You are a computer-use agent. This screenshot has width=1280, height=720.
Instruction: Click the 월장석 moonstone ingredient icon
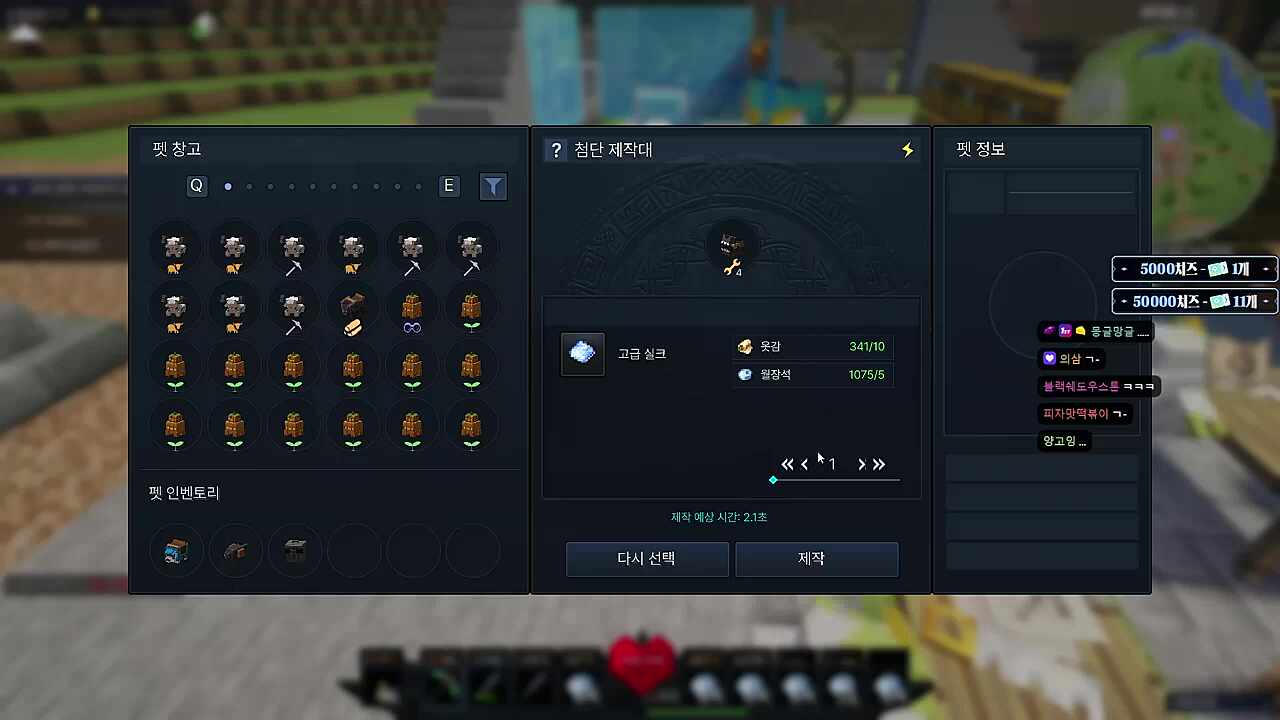[745, 374]
